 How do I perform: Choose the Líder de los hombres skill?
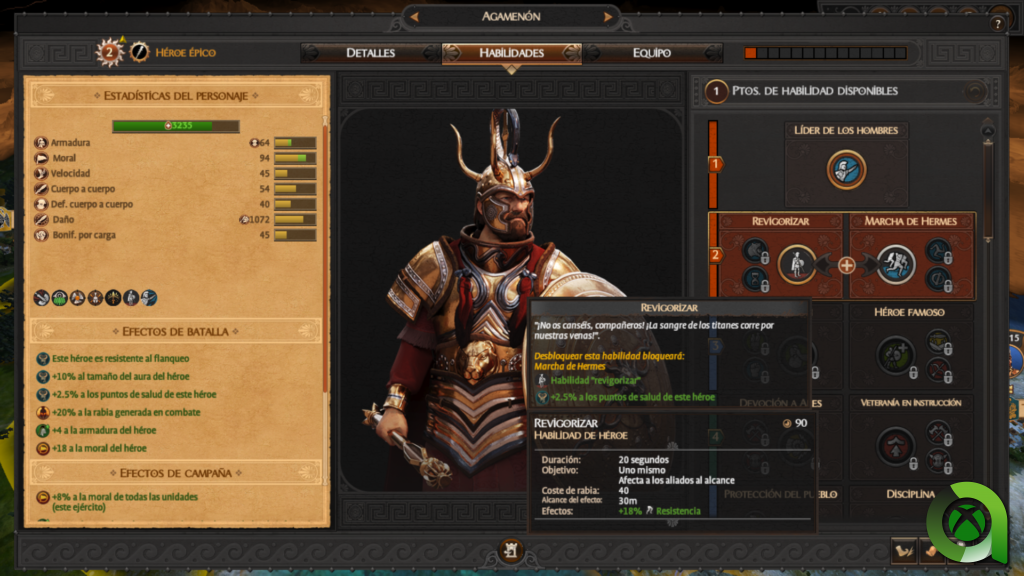[846, 169]
